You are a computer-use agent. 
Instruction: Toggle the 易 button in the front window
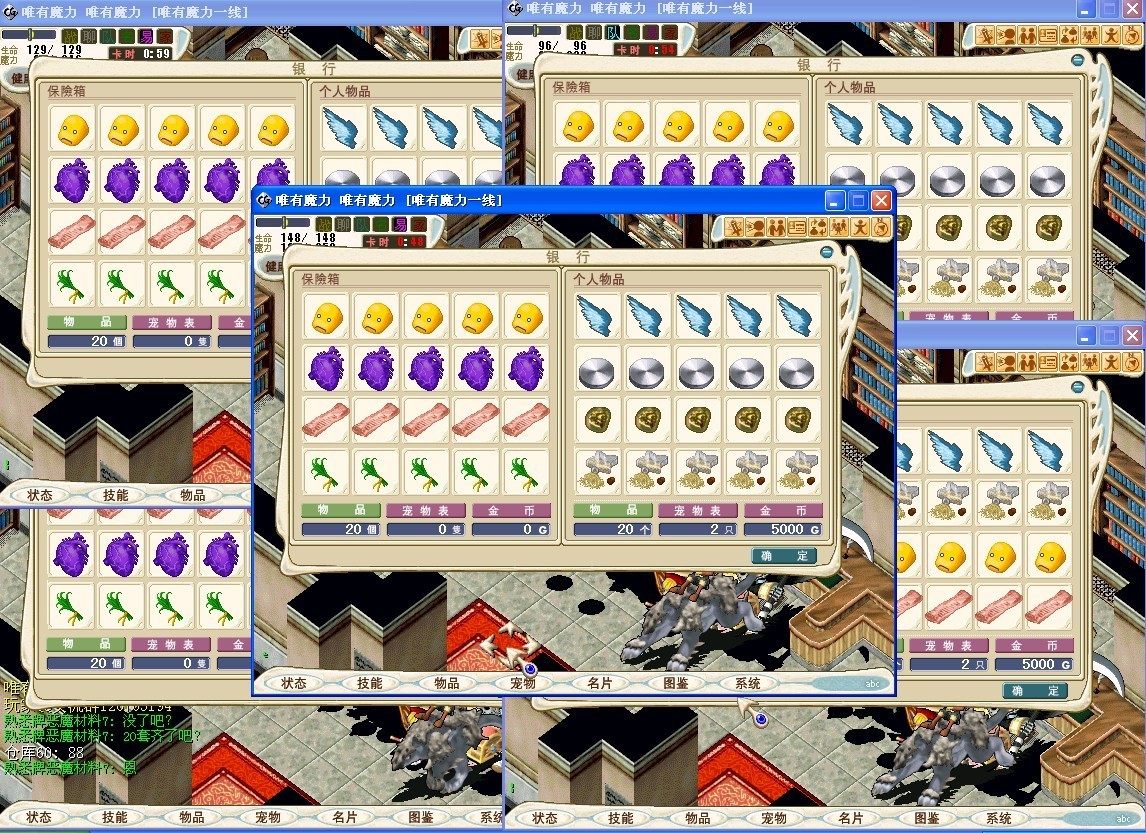[x=399, y=224]
